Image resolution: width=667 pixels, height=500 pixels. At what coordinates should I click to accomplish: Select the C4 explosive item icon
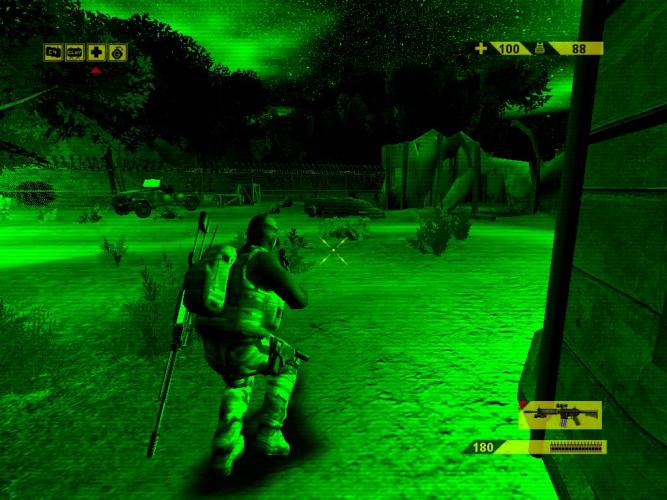pos(53,52)
